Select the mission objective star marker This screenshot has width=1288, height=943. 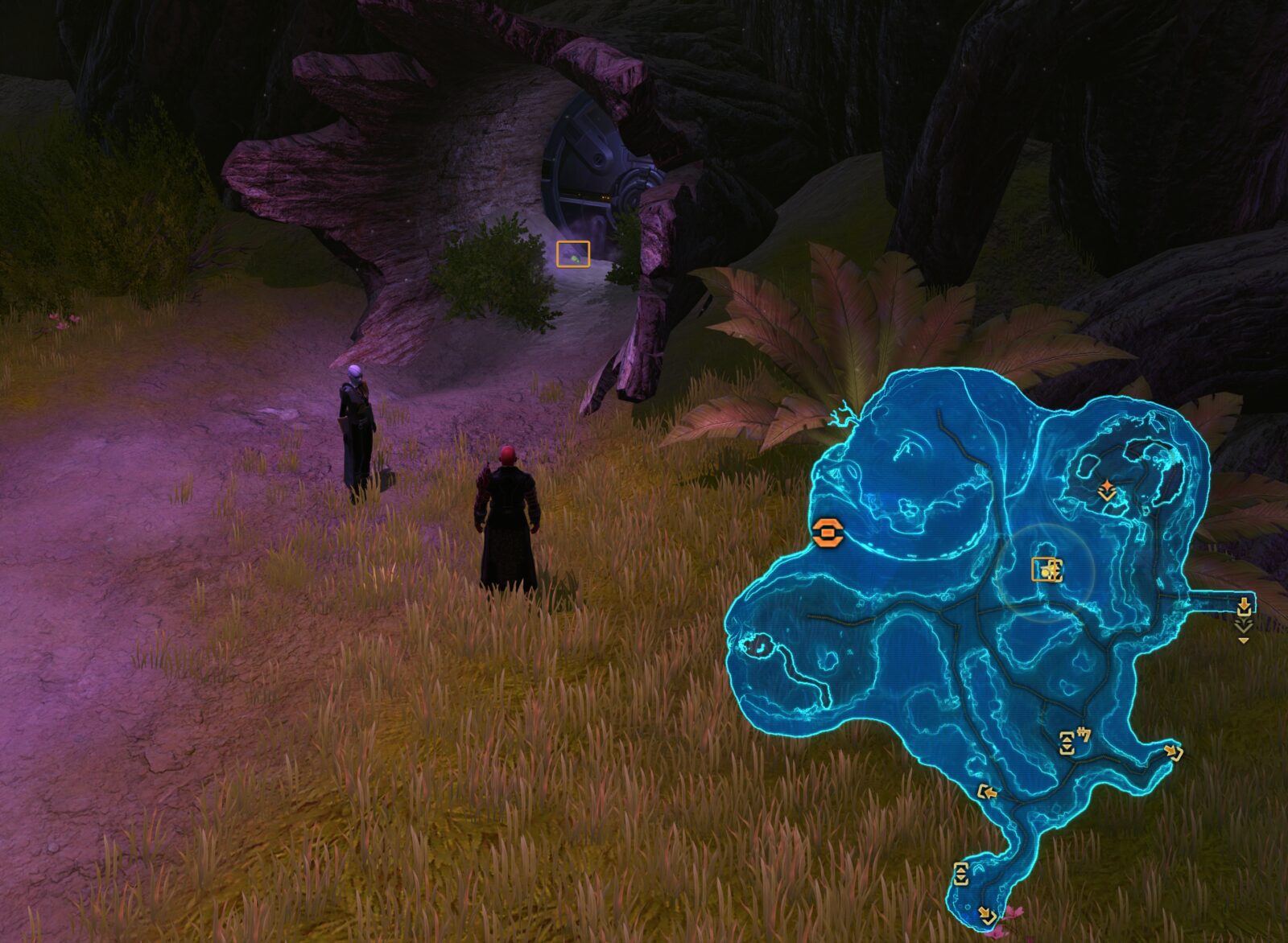[x=1107, y=484]
